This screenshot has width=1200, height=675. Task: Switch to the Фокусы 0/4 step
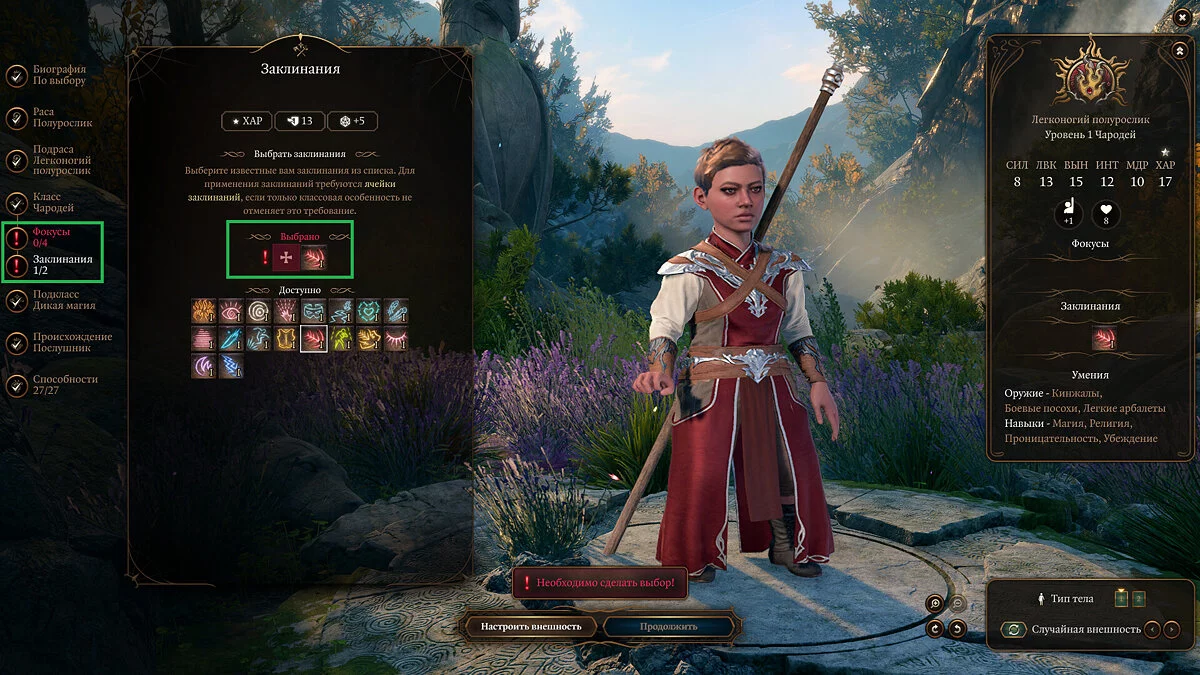tap(53, 237)
